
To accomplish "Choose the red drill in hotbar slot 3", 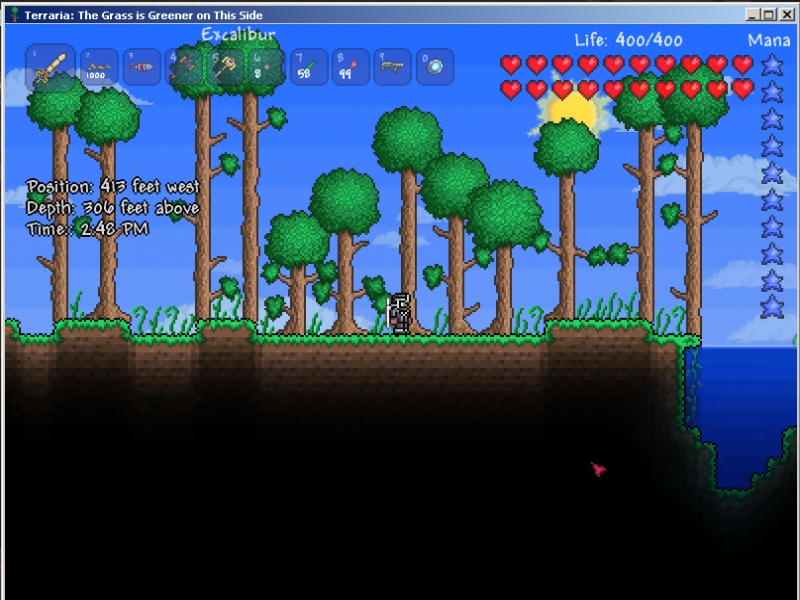I will coord(142,68).
